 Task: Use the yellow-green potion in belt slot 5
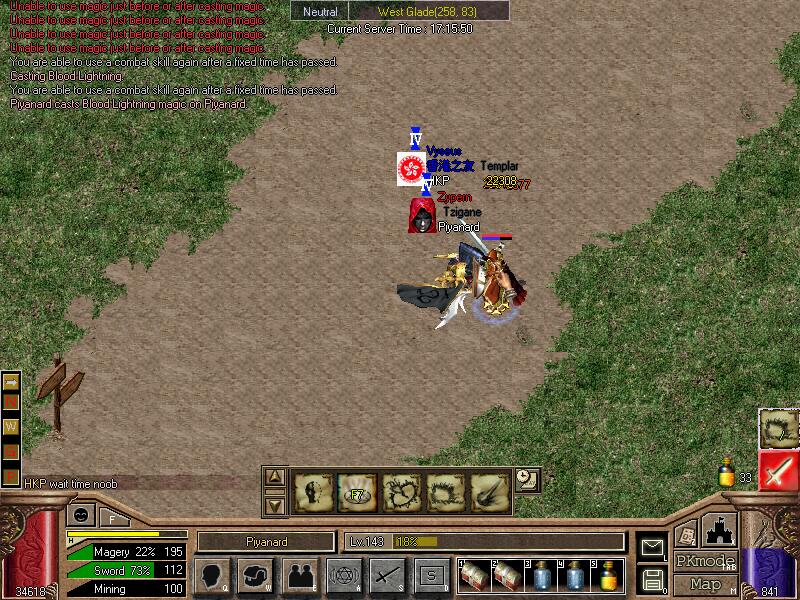coord(607,575)
